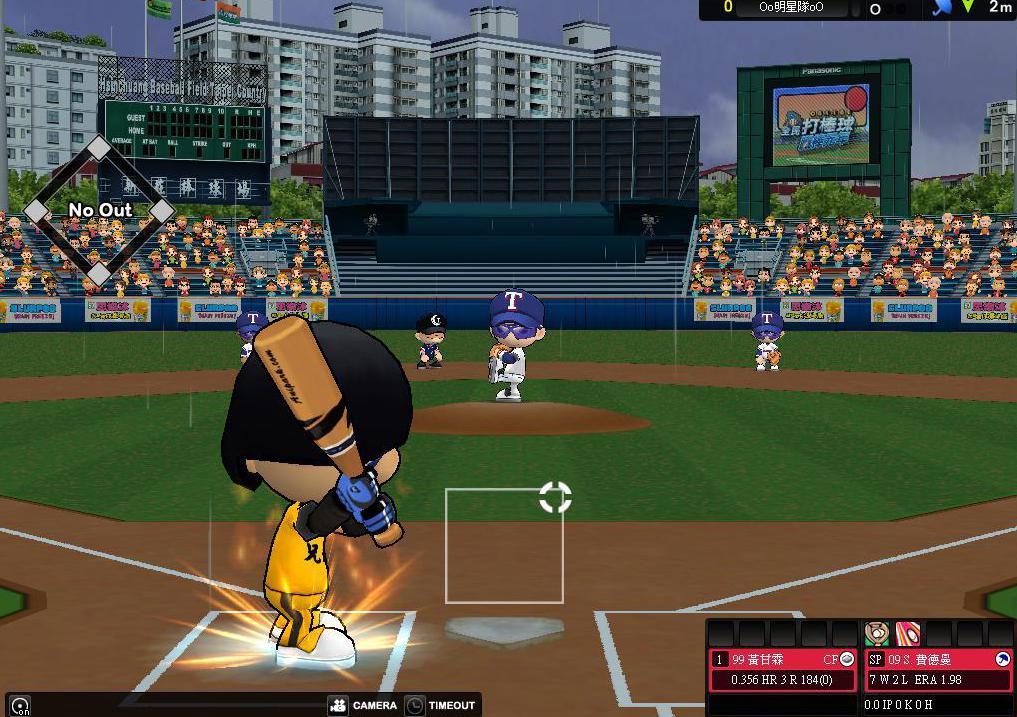Click the blue umbrella icon on pitcher card
The height and width of the screenshot is (717, 1017).
pos(1002,659)
